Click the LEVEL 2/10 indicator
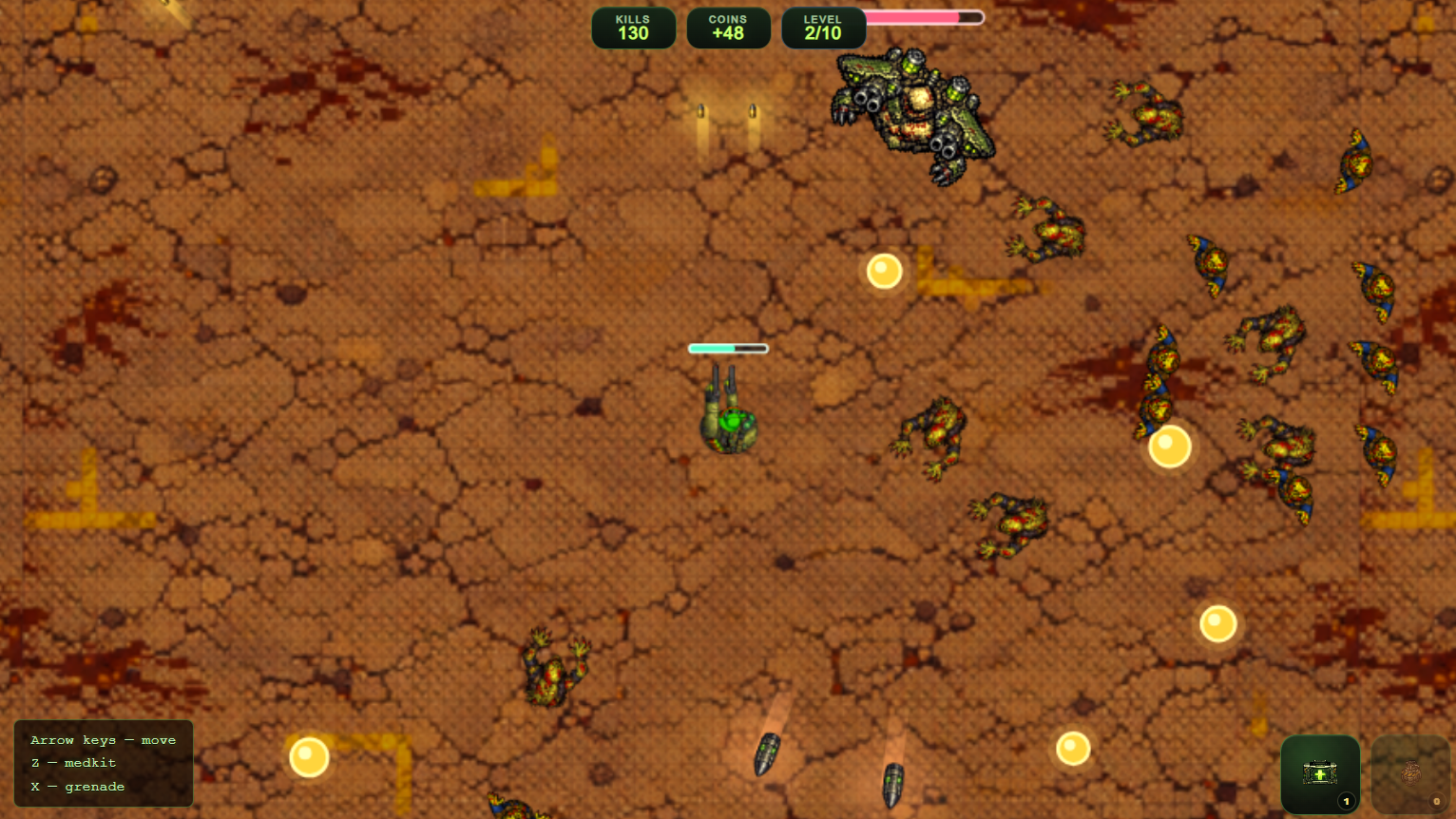The image size is (1456, 819). coord(823,27)
